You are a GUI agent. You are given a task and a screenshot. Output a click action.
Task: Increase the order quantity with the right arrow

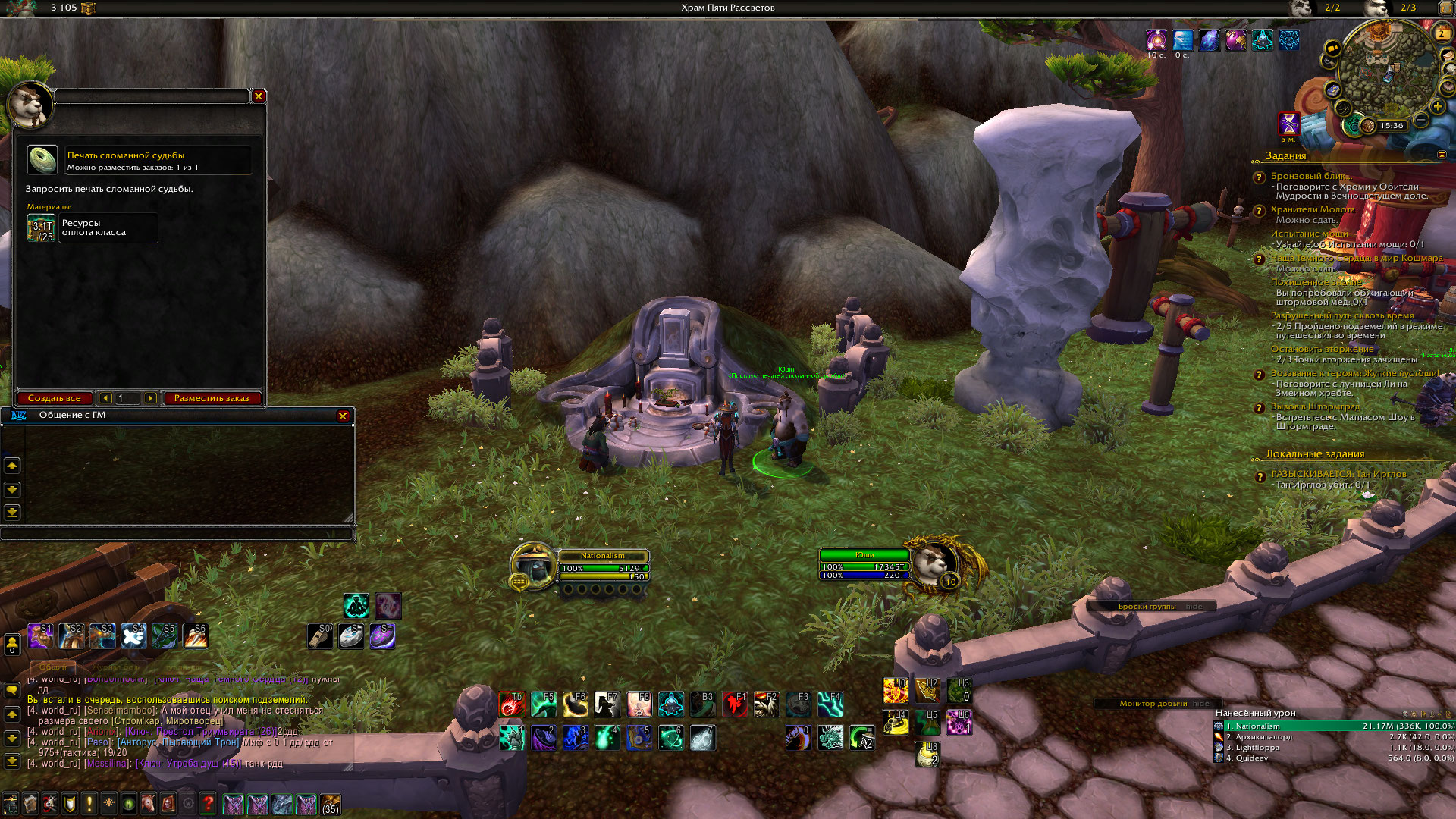point(150,398)
